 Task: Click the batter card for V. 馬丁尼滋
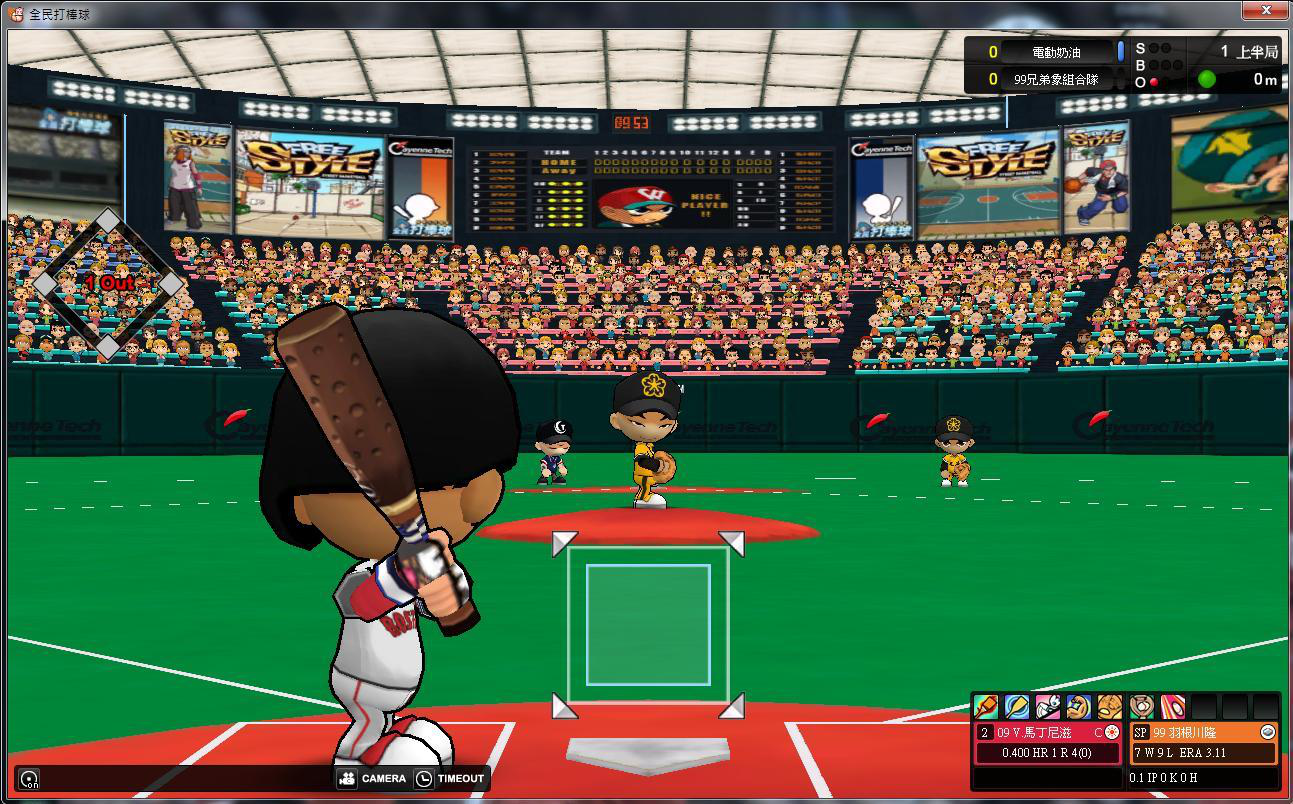1047,742
